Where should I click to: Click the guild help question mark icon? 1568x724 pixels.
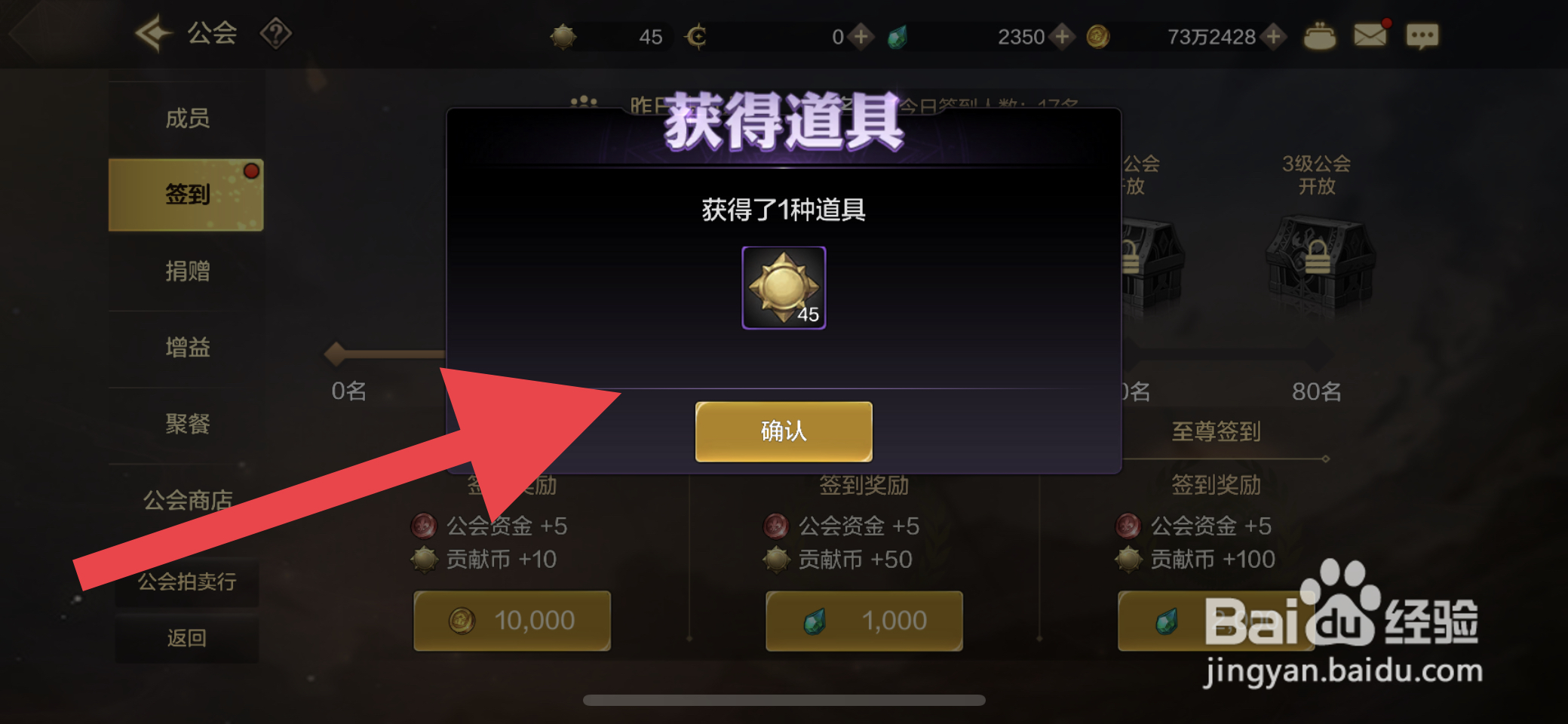276,34
